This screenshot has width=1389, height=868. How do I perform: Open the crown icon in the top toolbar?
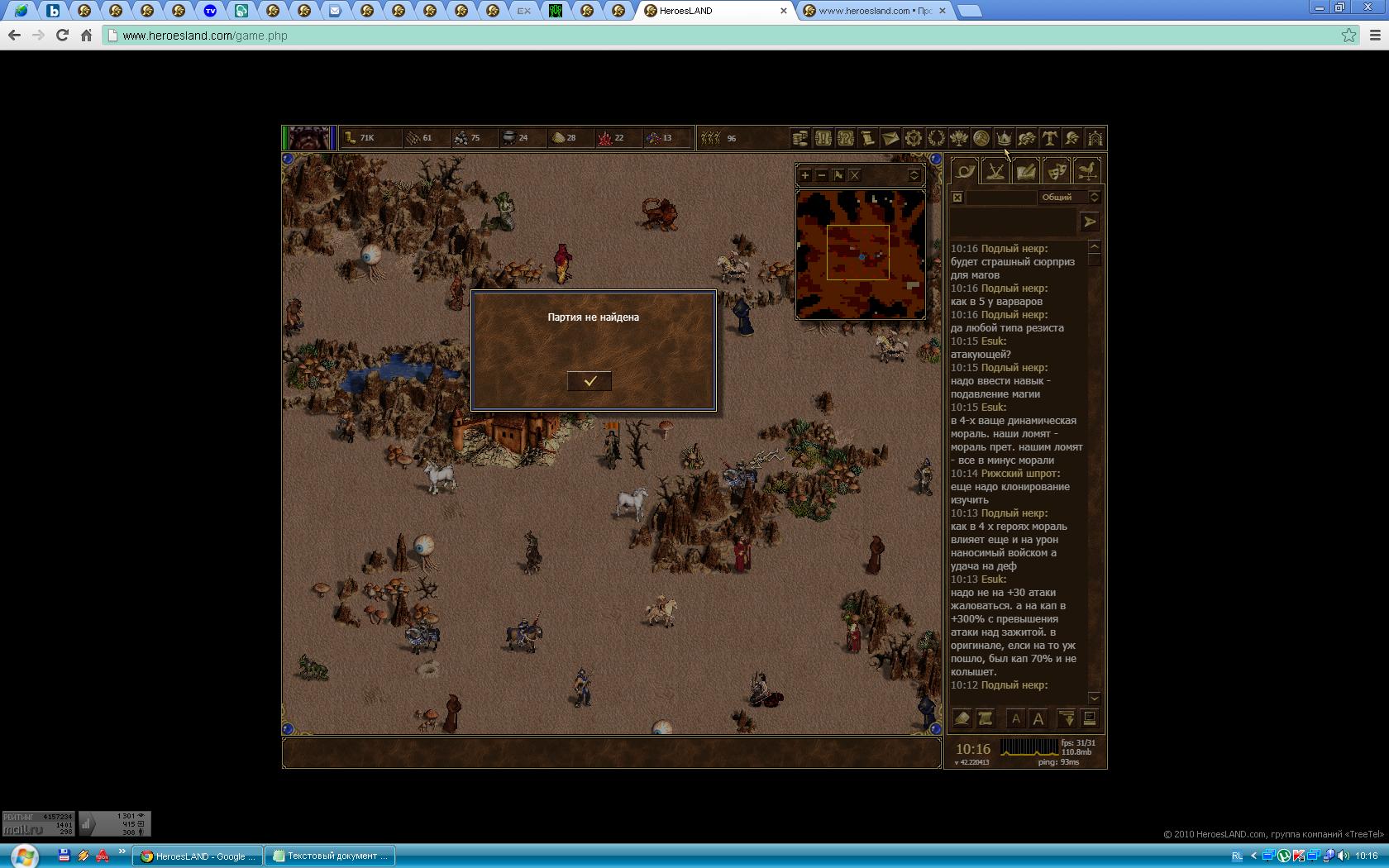coord(1004,138)
